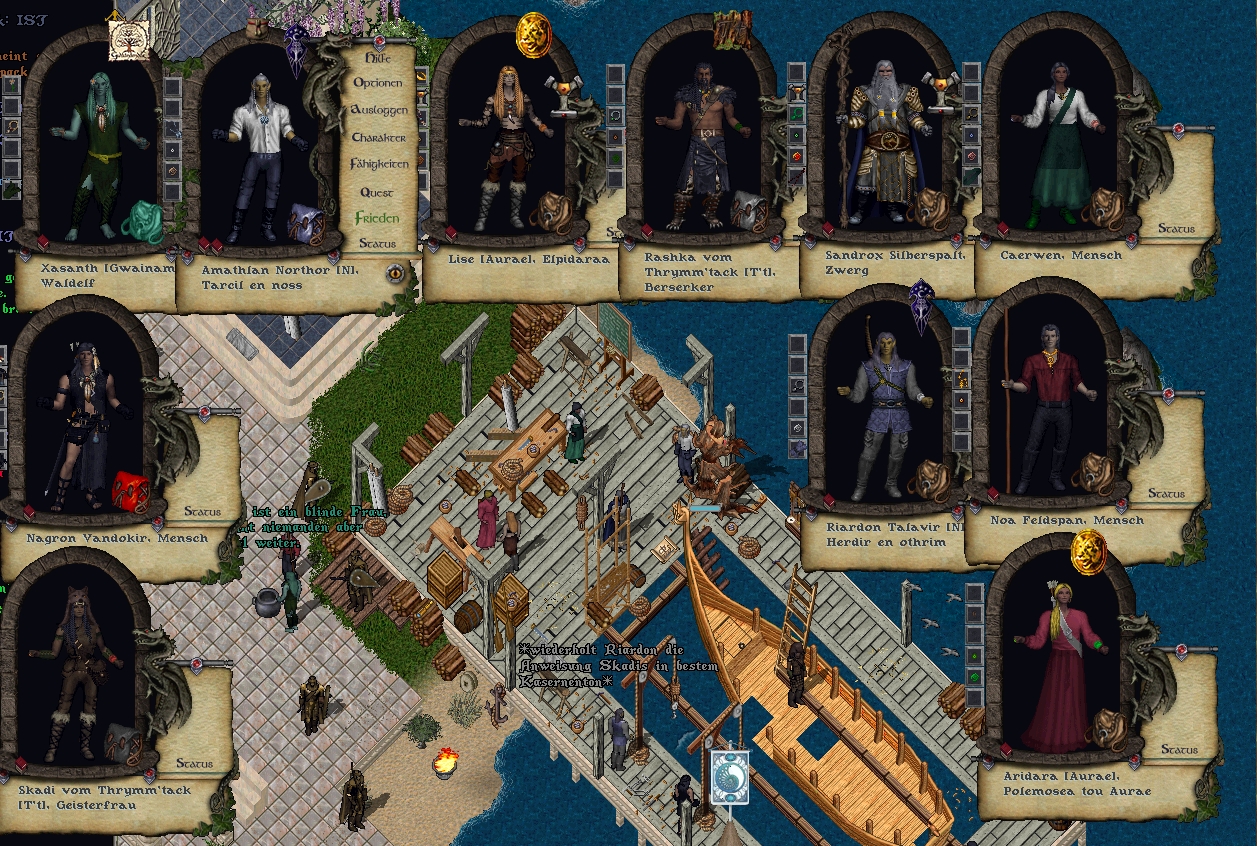Toggle the green Frieden peace mode
The image size is (1257, 846).
(x=377, y=218)
